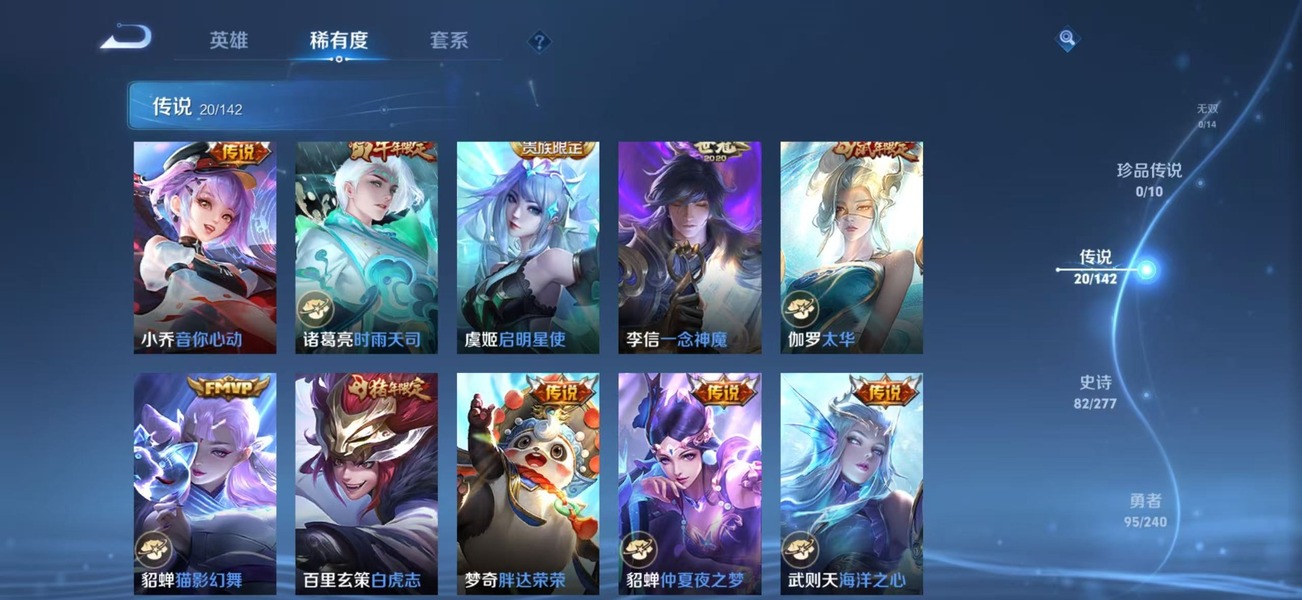Jump to the 无双 rarity category

point(1207,115)
